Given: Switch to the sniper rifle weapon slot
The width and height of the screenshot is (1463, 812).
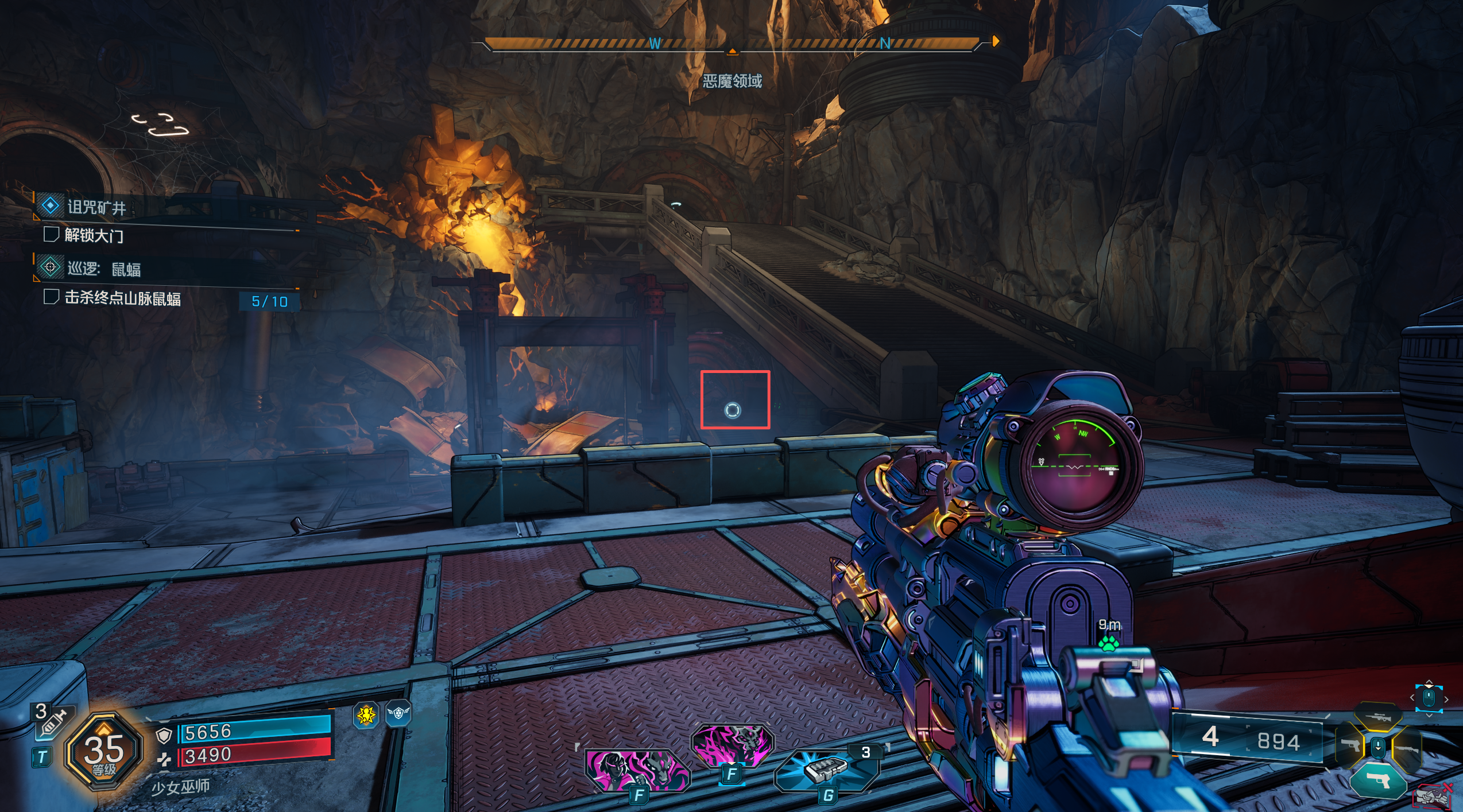Looking at the screenshot, I should click(1378, 718).
